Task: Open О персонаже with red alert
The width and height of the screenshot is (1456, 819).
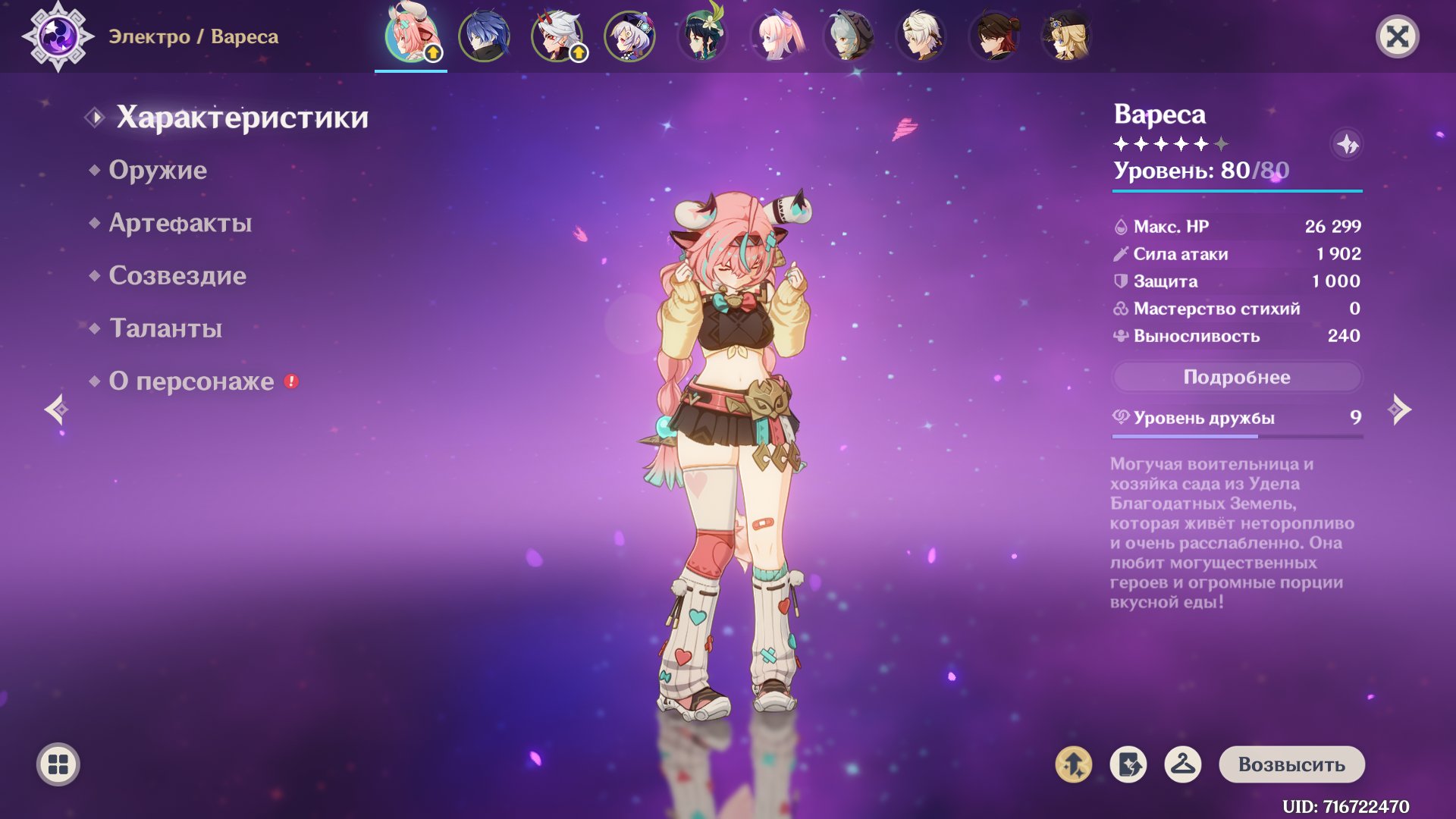Action: (x=191, y=381)
